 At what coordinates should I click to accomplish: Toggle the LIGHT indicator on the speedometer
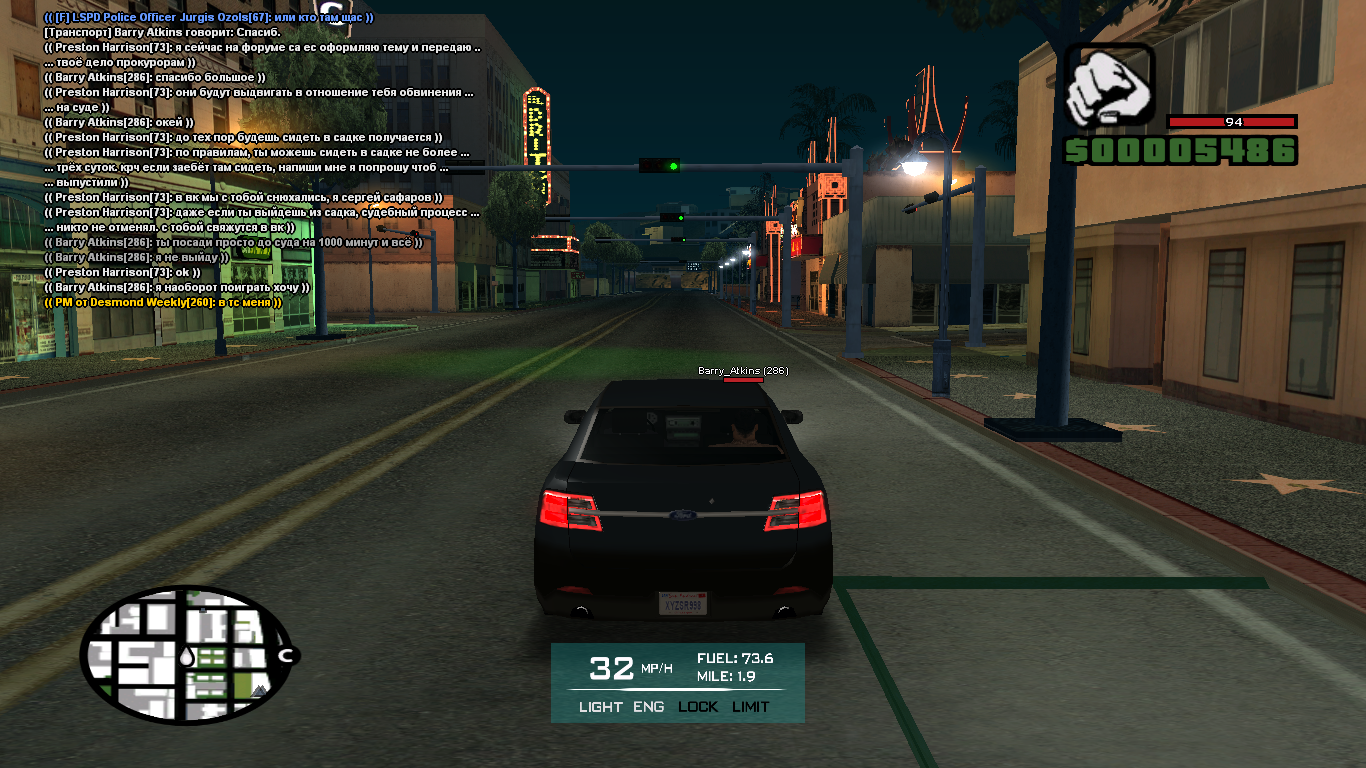[x=600, y=707]
